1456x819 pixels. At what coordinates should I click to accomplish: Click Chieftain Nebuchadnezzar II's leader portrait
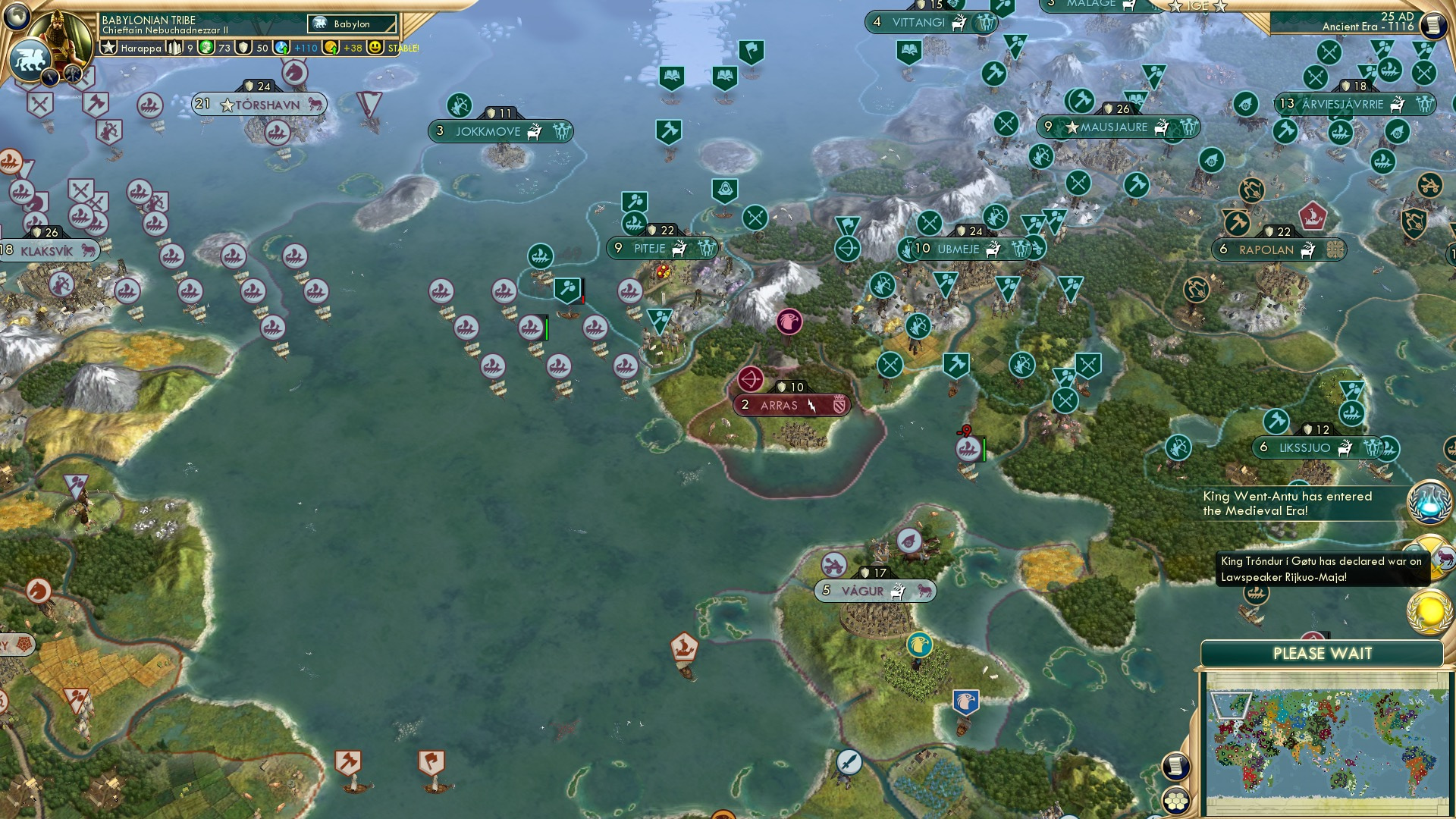61,36
